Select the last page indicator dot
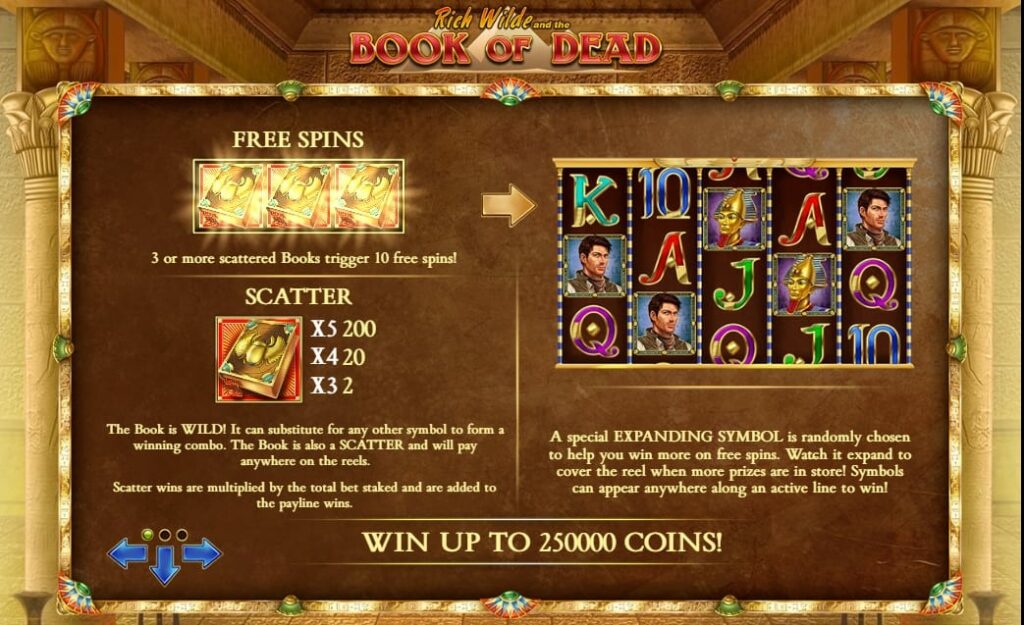The image size is (1024, 625). pyautogui.click(x=181, y=534)
